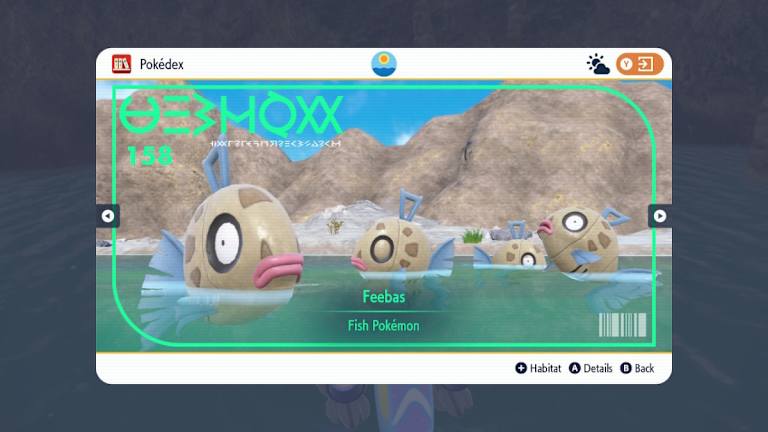Click the orange exit icon
This screenshot has height=432, width=768.
tap(640, 65)
